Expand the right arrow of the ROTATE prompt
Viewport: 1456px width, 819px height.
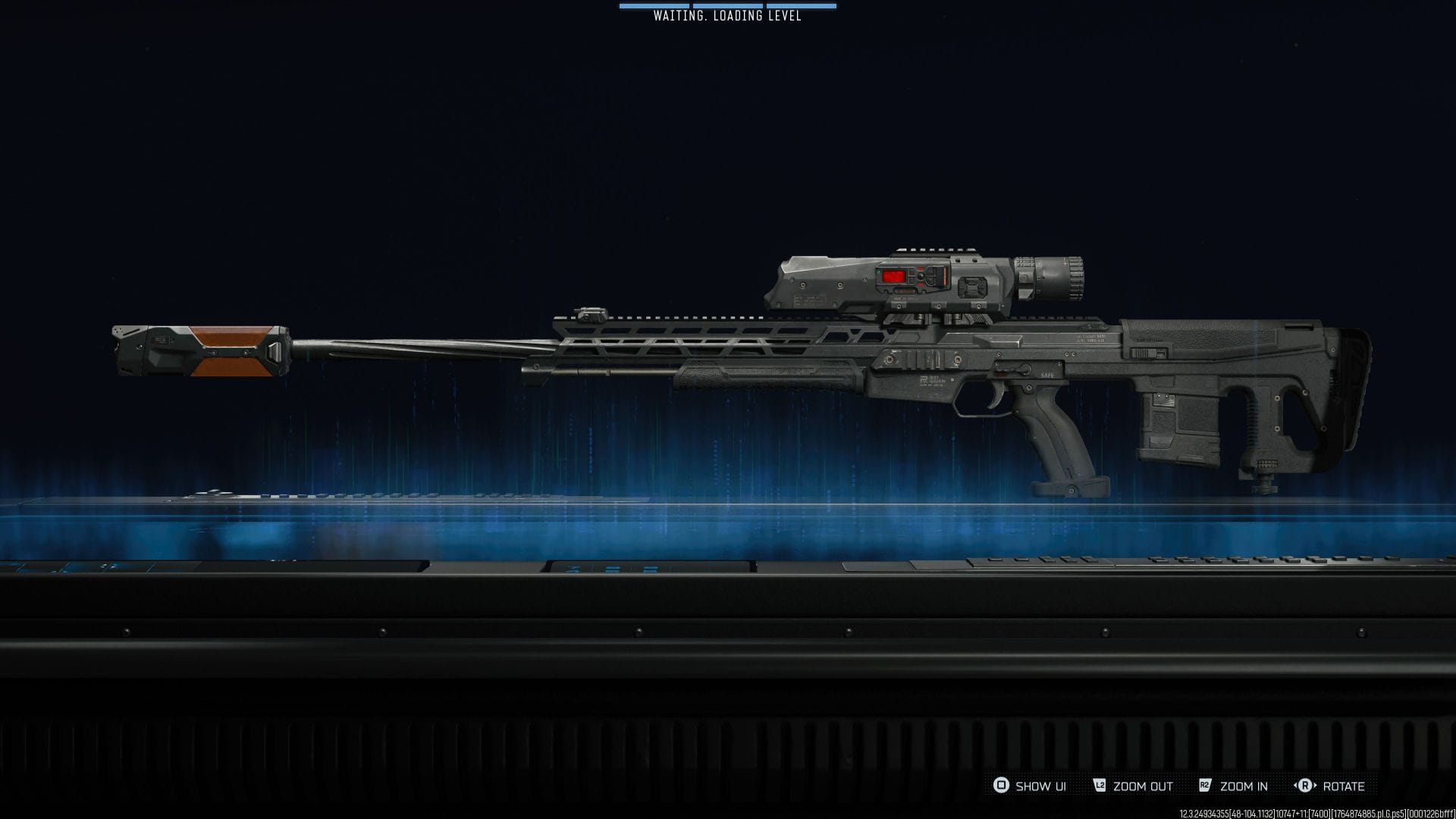[1316, 786]
